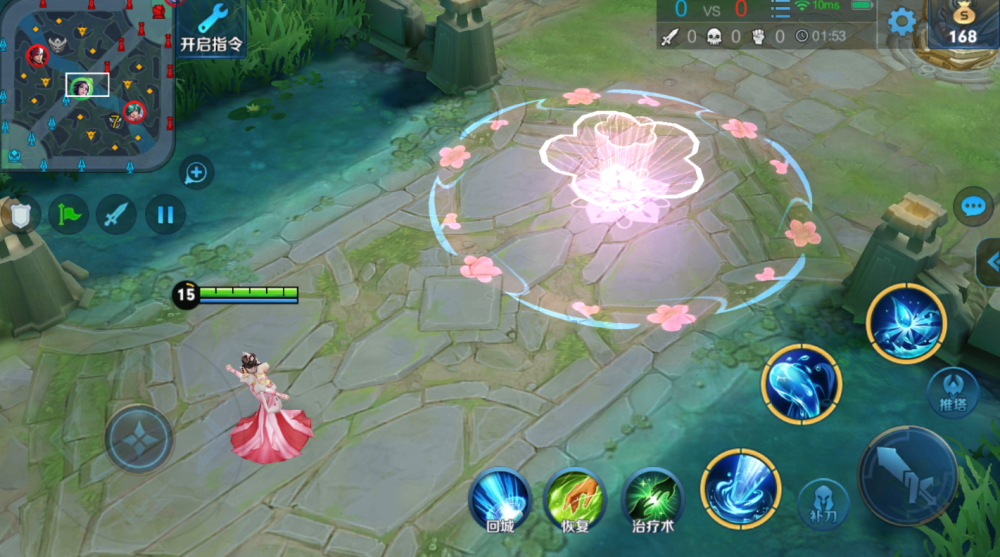Click the minimap
This screenshot has height=557, width=1000.
coord(87,84)
